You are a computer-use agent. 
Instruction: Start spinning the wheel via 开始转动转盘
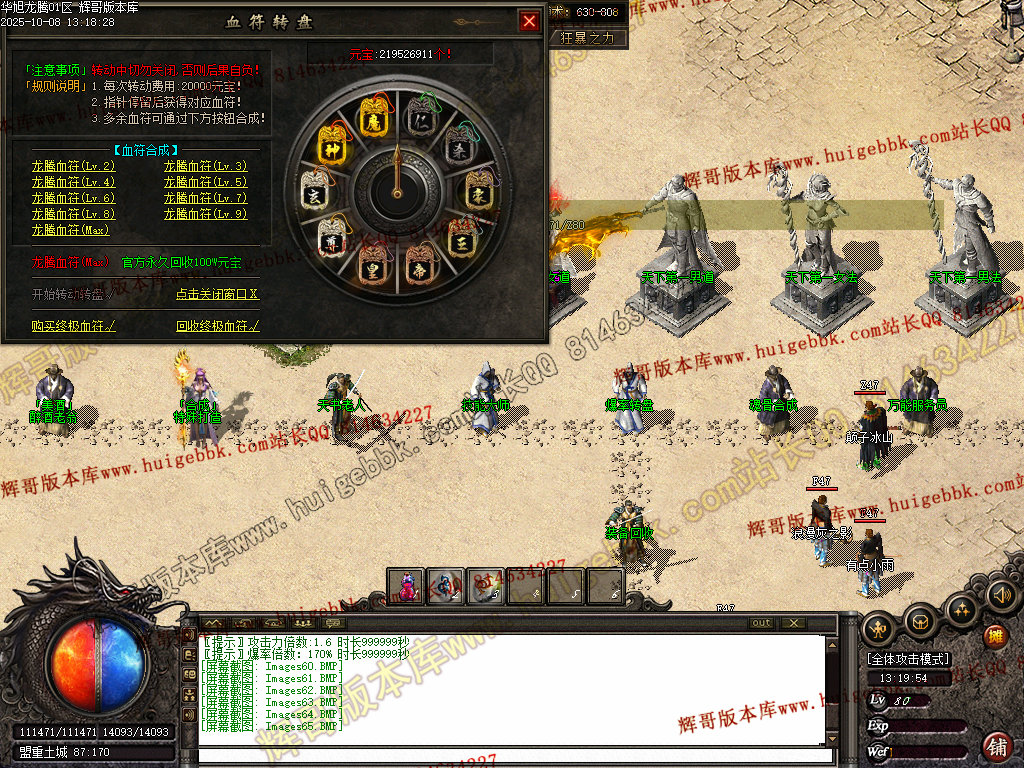tap(68, 295)
